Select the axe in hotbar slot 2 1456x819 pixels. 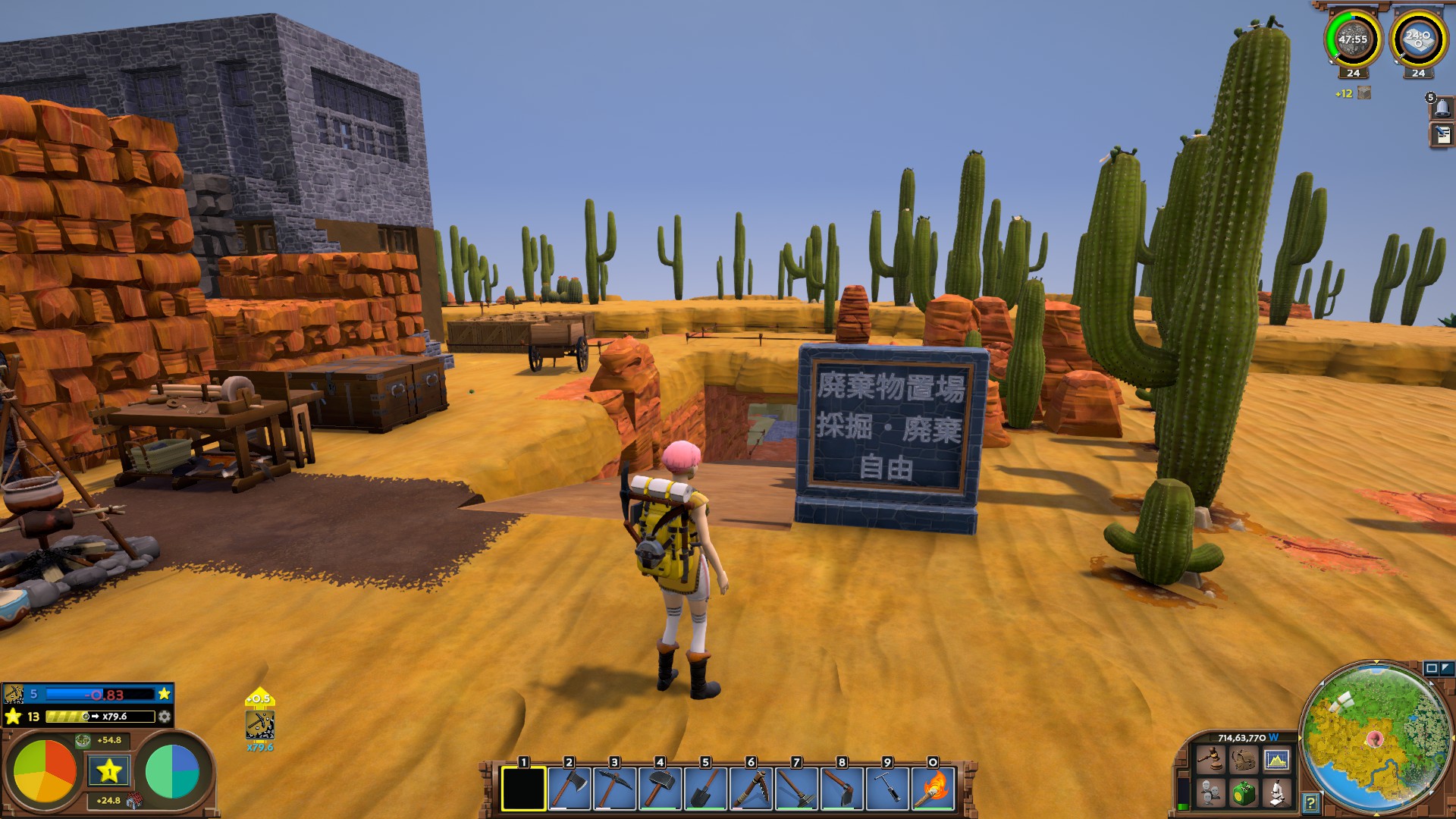[x=569, y=789]
